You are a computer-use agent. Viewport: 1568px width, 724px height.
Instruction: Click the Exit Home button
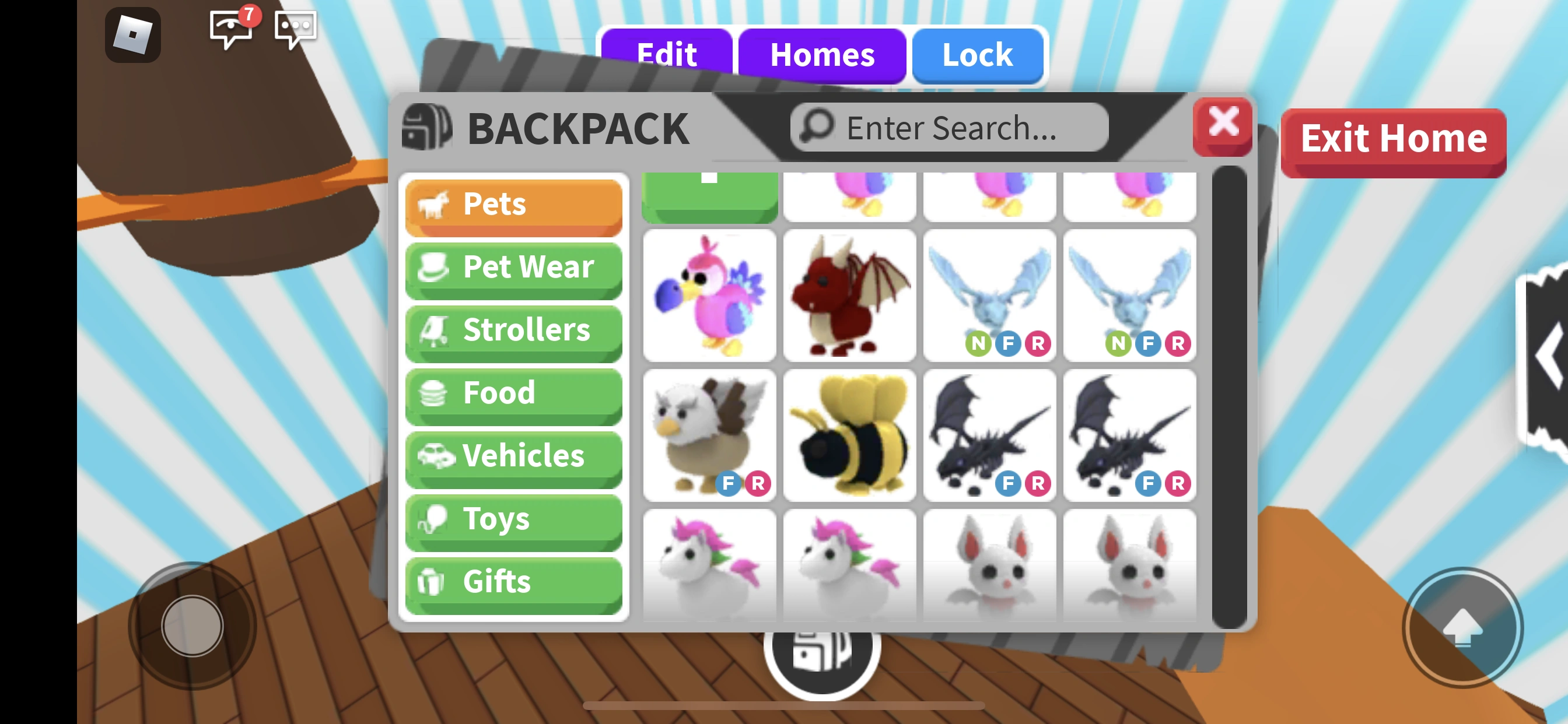1394,139
